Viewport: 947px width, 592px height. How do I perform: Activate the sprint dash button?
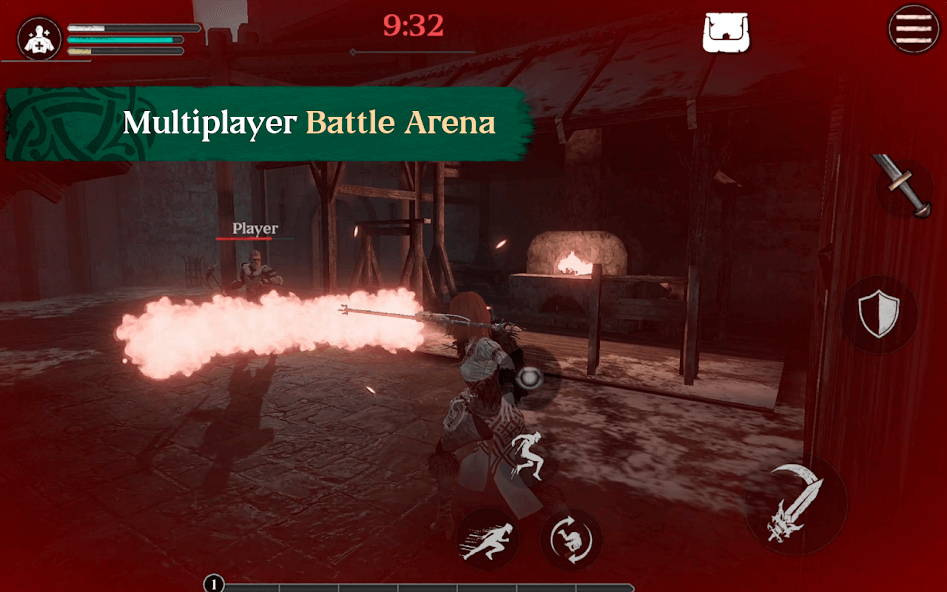[488, 539]
